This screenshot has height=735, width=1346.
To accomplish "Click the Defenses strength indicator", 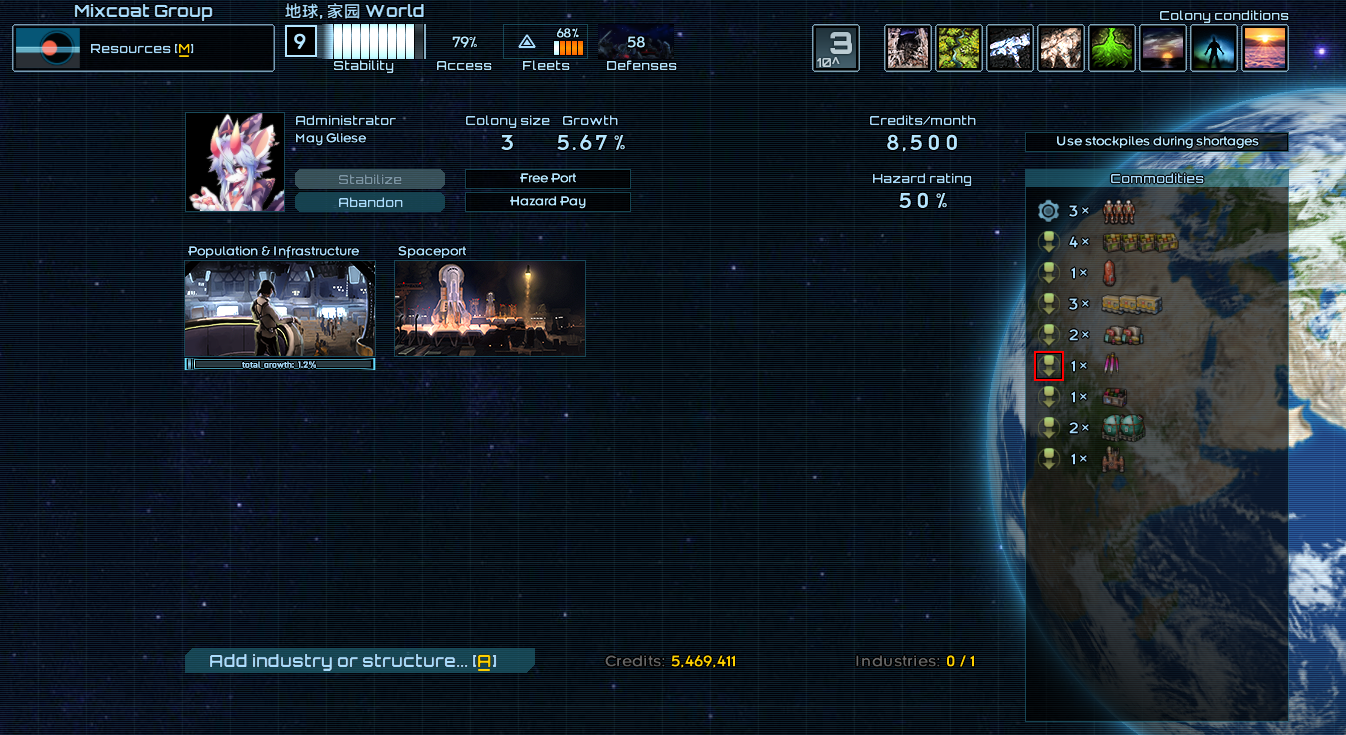I will pyautogui.click(x=637, y=48).
